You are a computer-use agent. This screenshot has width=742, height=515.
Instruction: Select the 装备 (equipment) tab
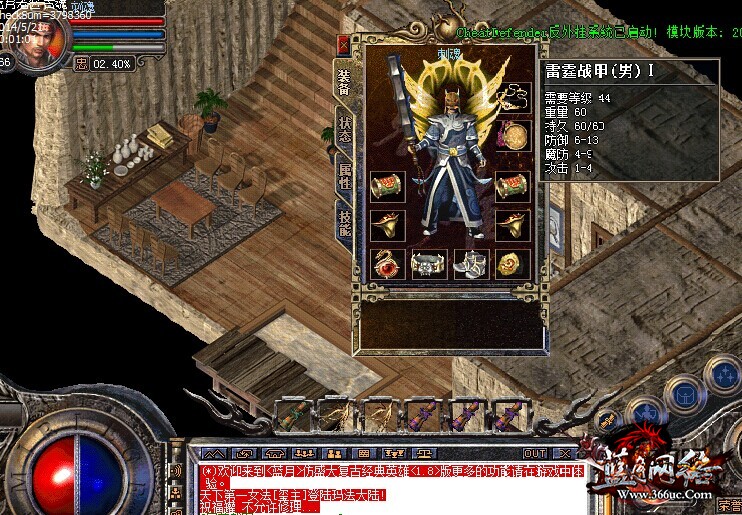[343, 84]
